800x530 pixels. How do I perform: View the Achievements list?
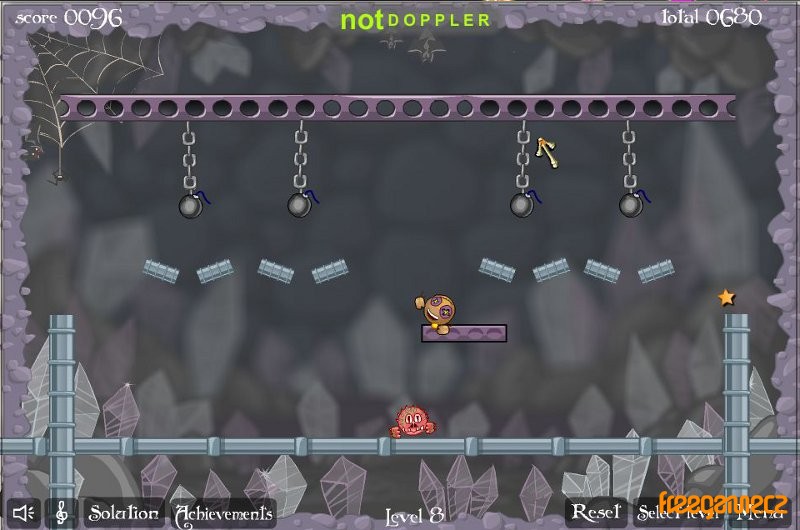(224, 514)
